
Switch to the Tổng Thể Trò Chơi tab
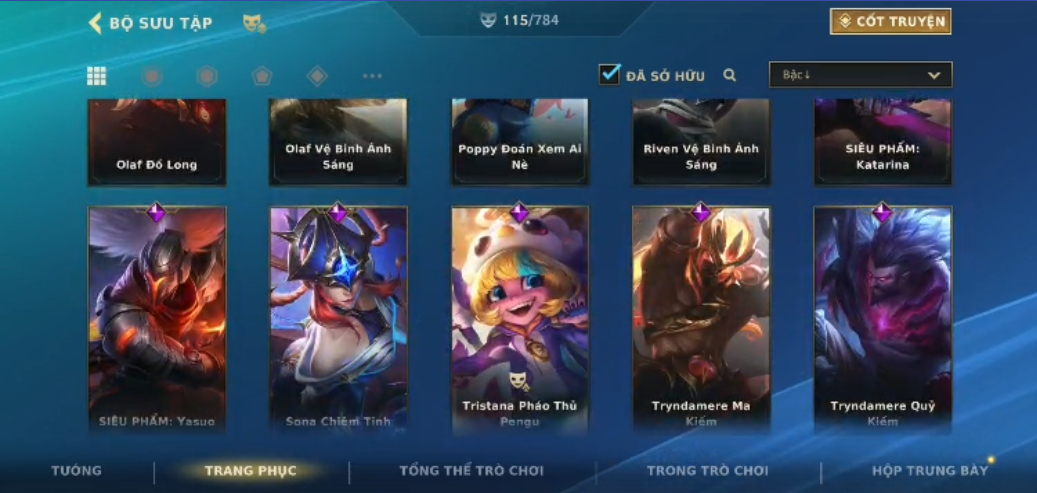472,471
